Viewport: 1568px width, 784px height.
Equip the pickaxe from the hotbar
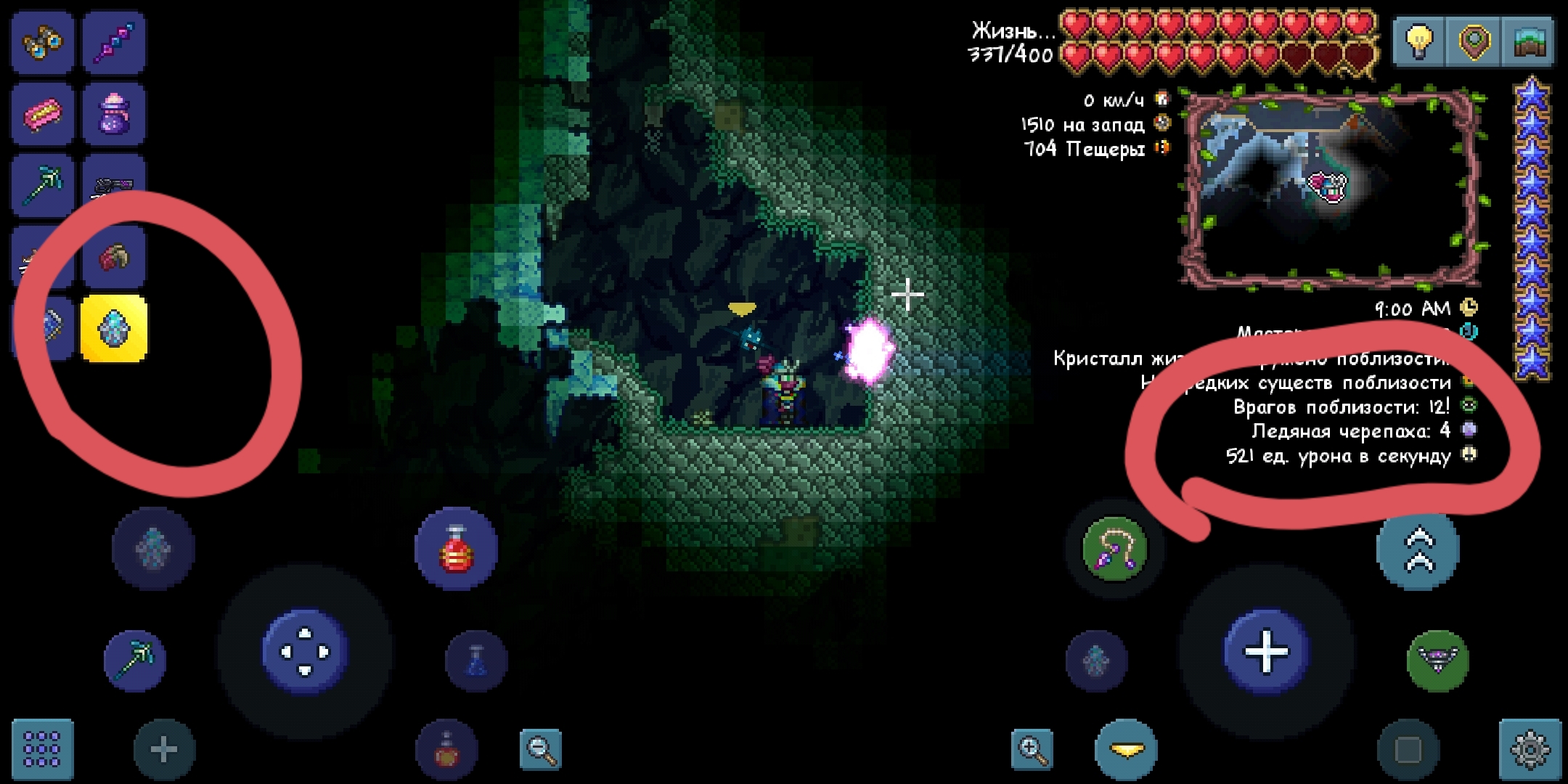coord(42,185)
